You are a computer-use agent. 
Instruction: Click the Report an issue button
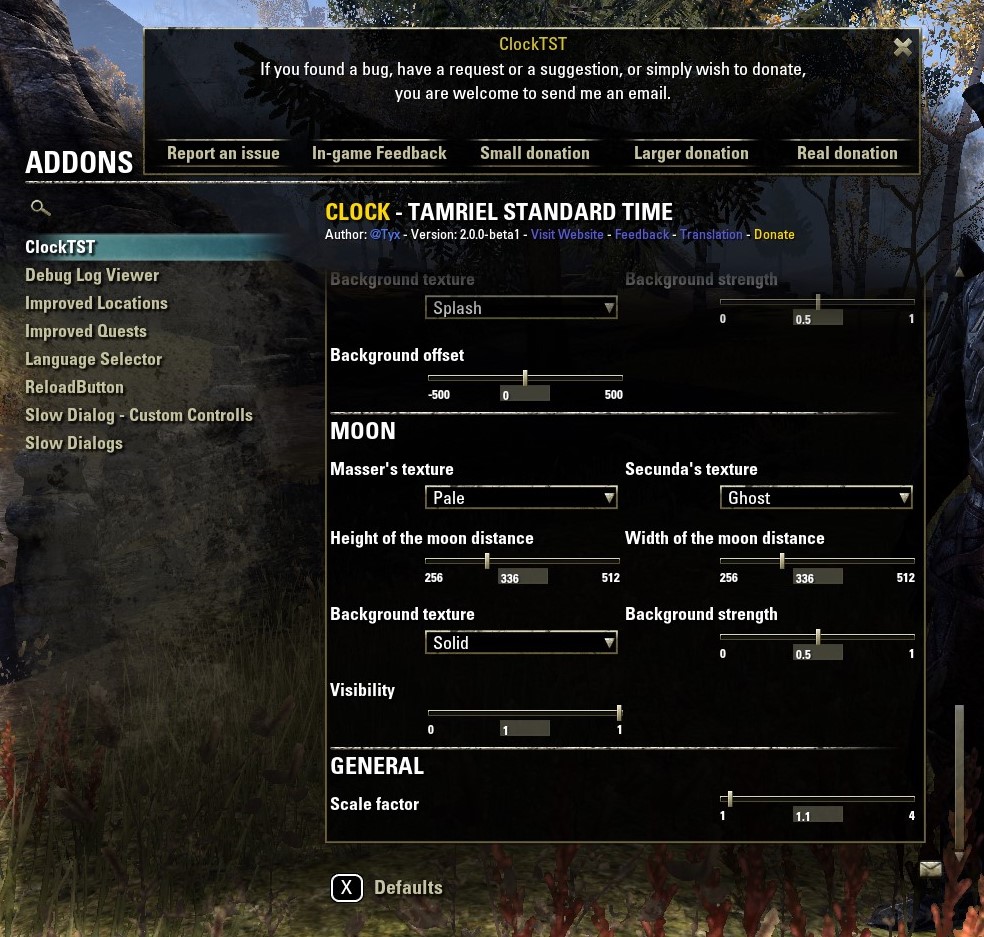coord(223,153)
